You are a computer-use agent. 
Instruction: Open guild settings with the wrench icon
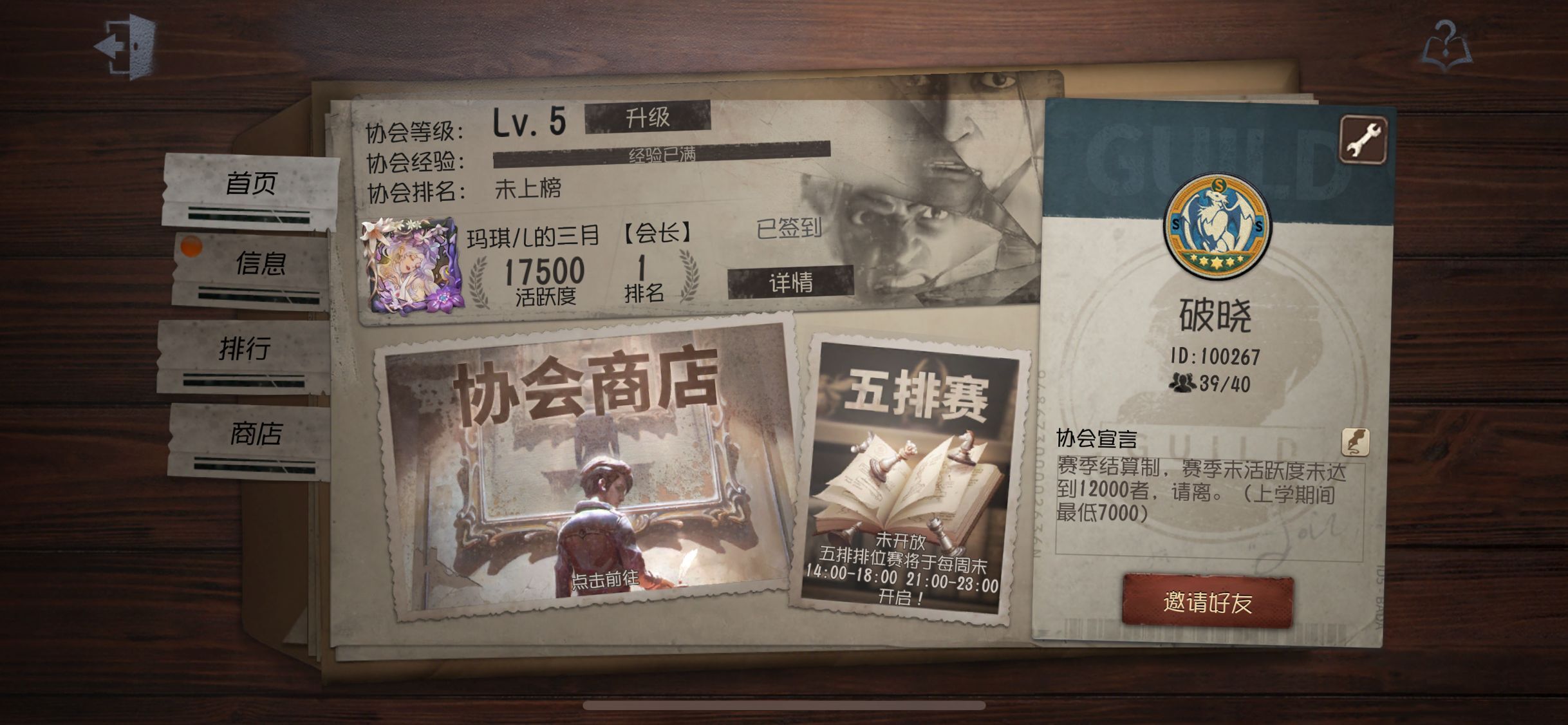(x=1363, y=140)
